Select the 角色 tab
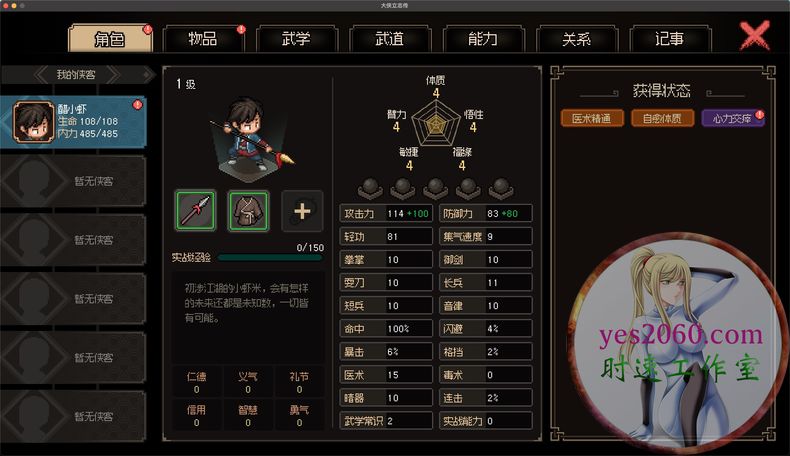Viewport: 790px width, 456px height. (109, 39)
